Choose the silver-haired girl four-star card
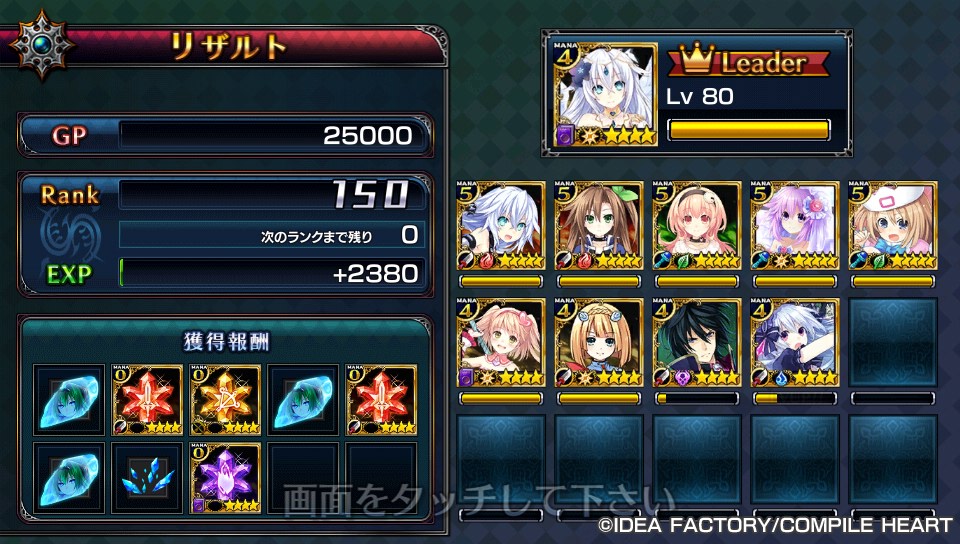 pyautogui.click(x=795, y=343)
